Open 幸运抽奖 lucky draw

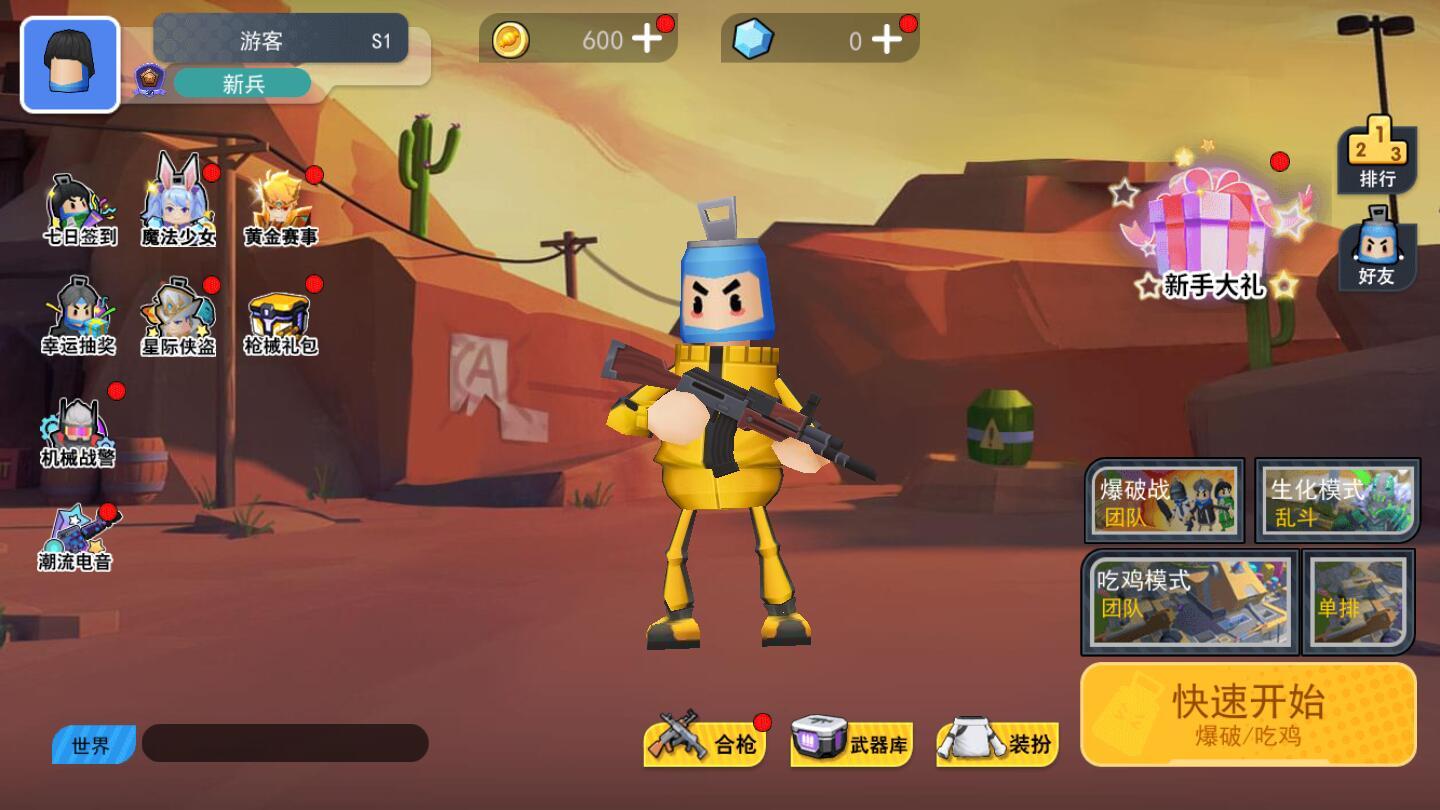(x=79, y=317)
